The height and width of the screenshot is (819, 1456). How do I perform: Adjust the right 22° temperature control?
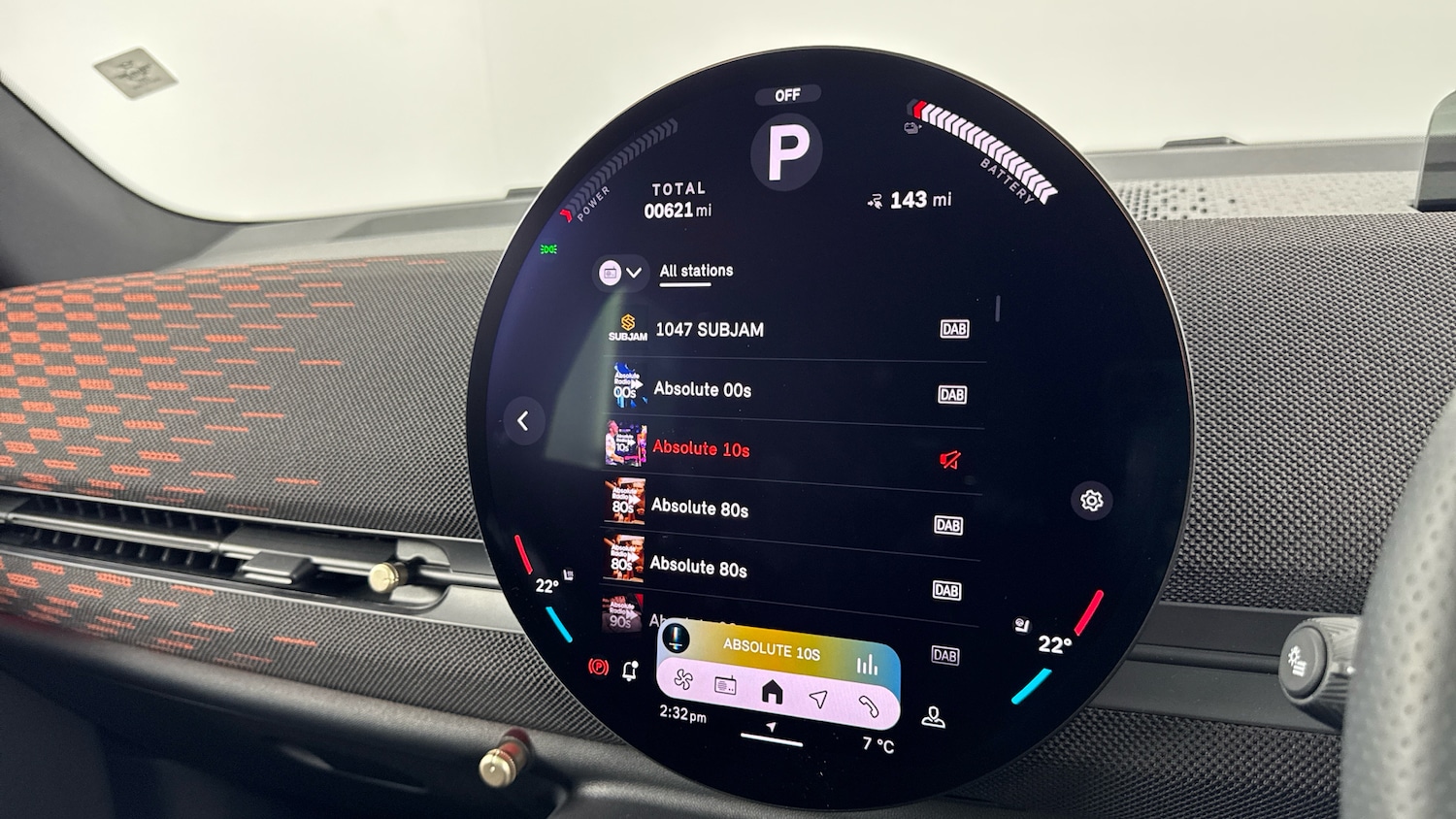1054,645
